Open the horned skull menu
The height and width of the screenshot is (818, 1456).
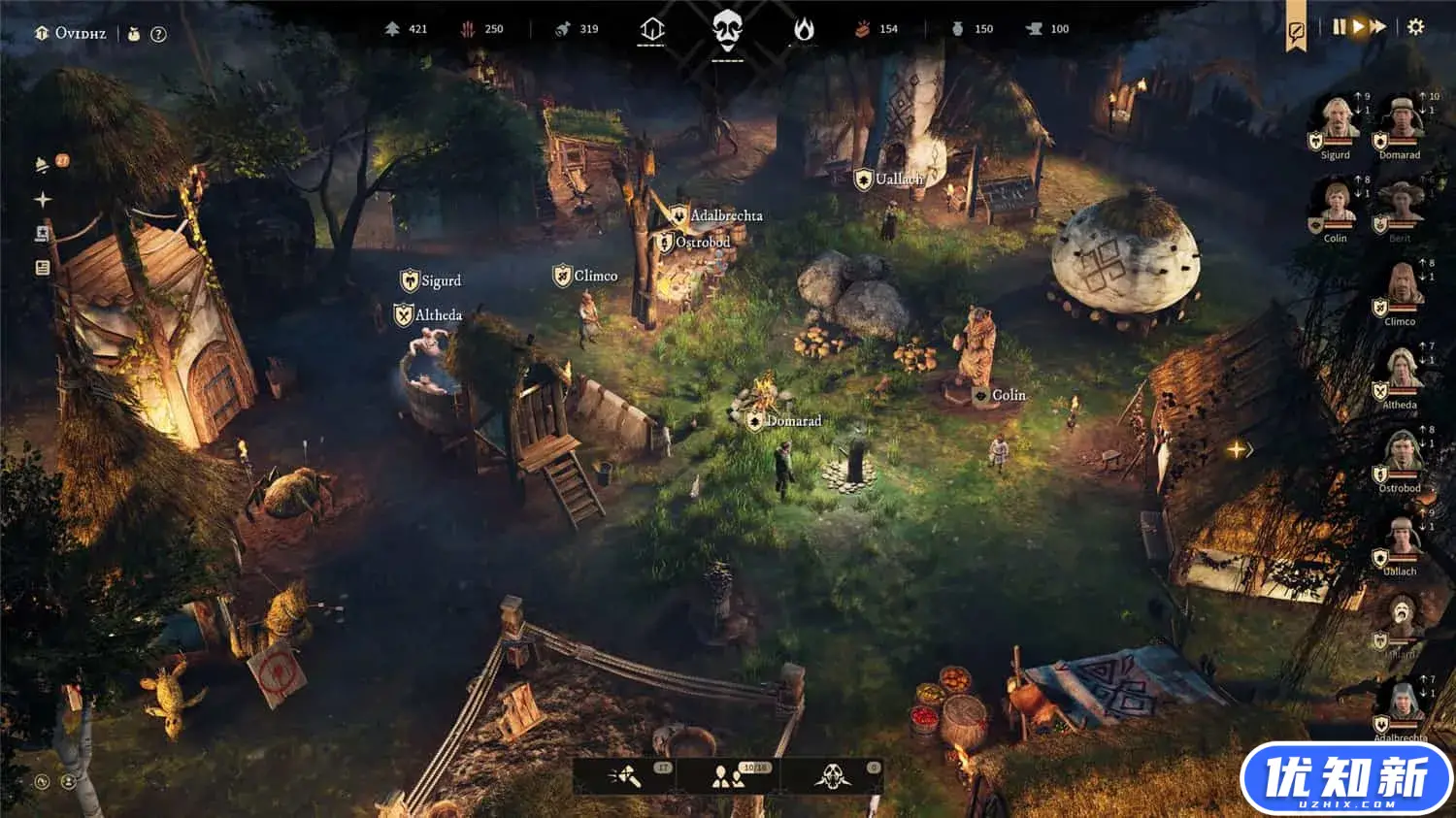(x=832, y=776)
